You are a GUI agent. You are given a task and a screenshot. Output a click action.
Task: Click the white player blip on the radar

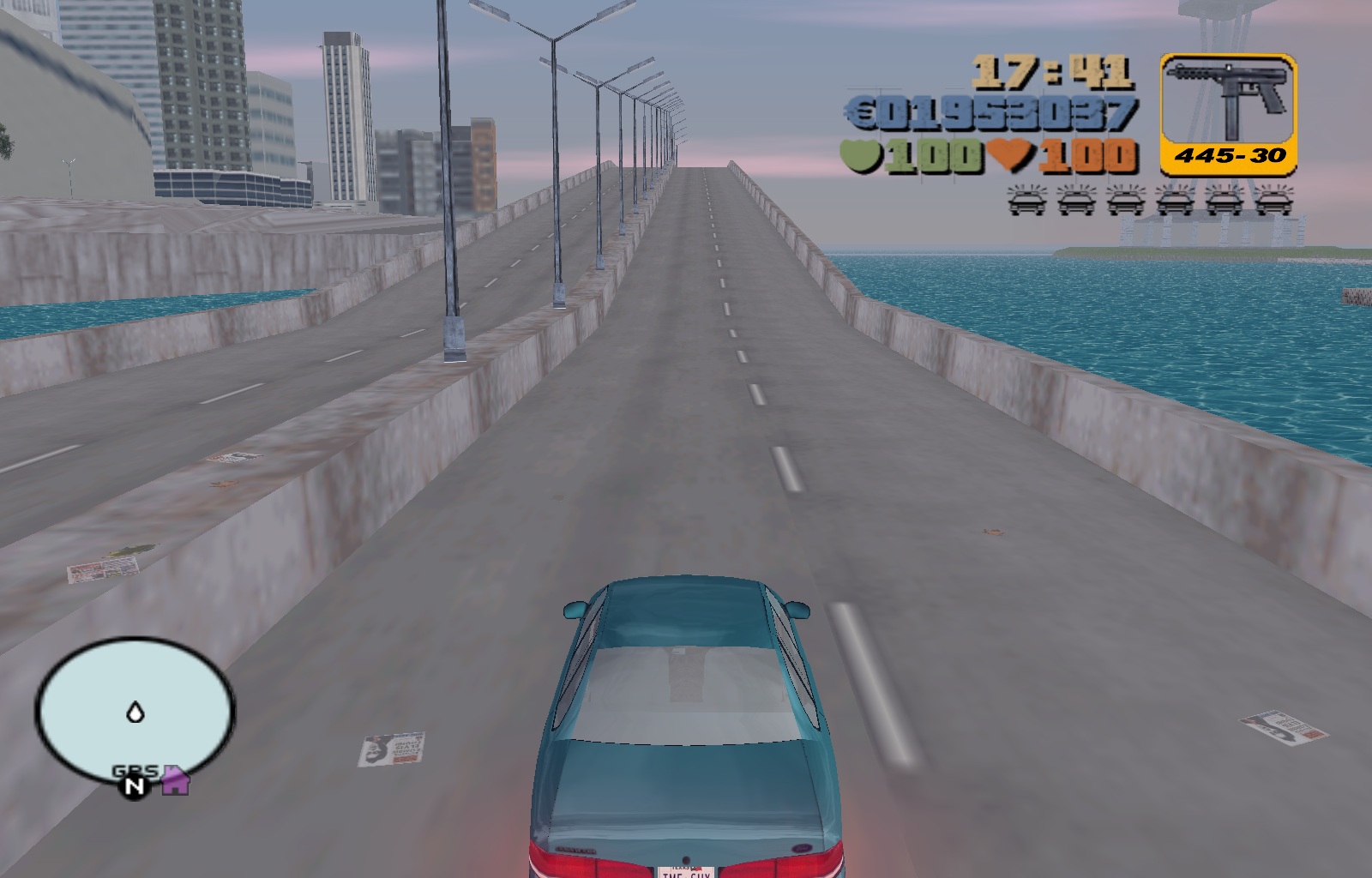(134, 713)
